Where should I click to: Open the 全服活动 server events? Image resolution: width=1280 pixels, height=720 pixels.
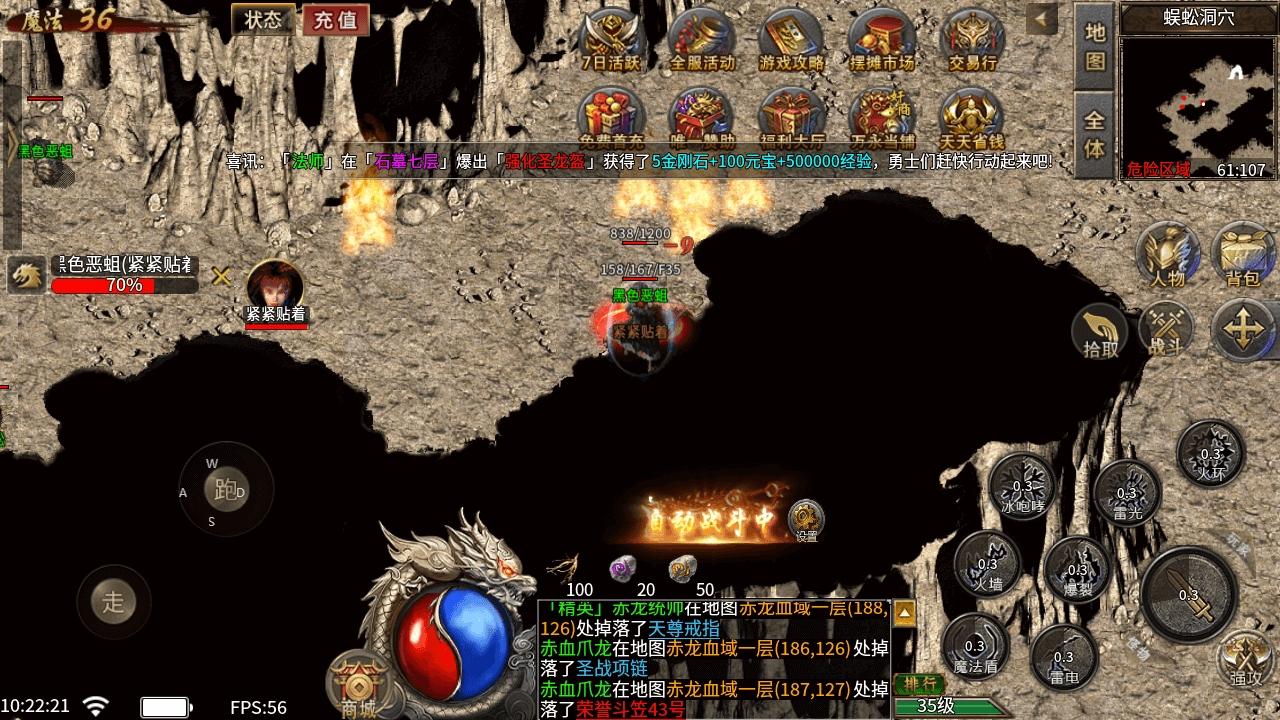tap(702, 40)
